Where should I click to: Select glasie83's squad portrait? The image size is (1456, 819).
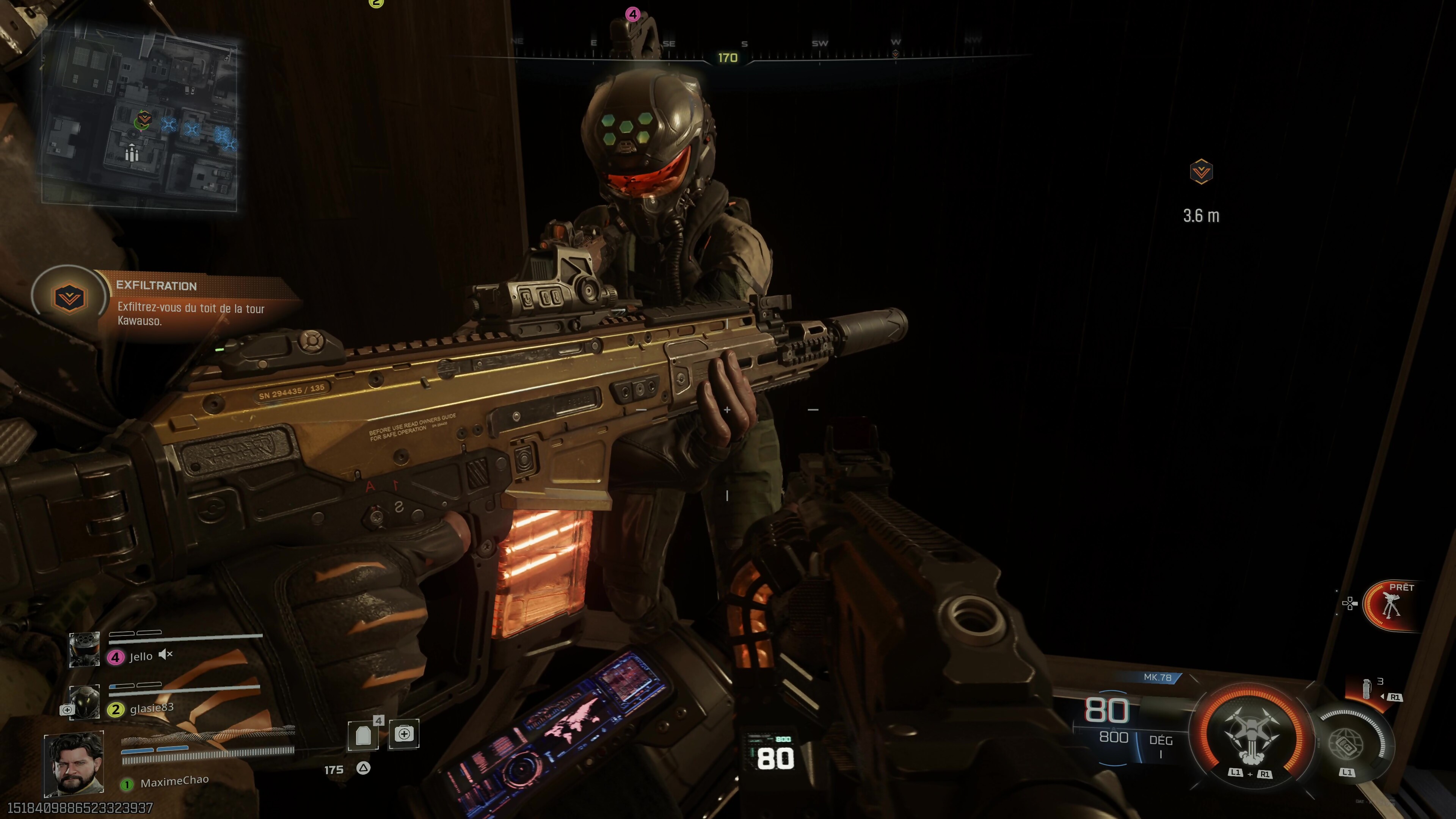84,701
